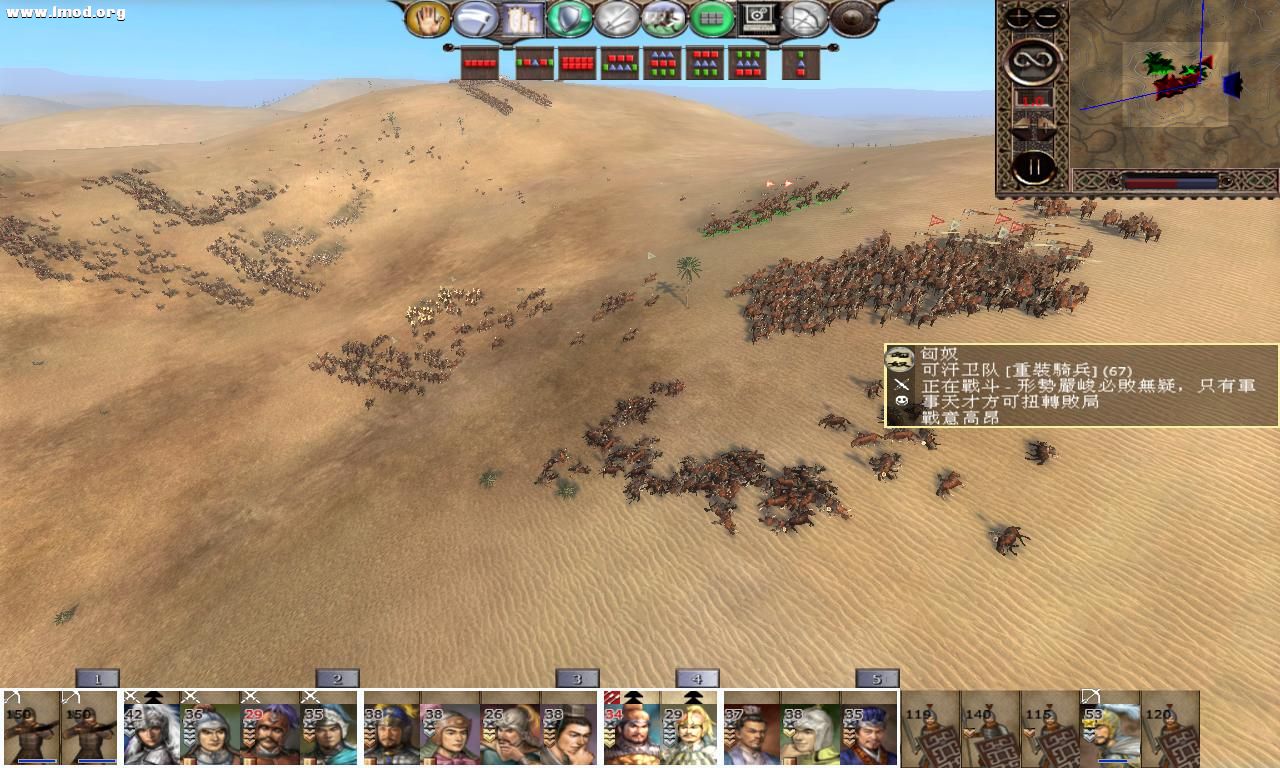Click the group 2 banner above the unit cards
This screenshot has width=1280, height=768.
337,677
